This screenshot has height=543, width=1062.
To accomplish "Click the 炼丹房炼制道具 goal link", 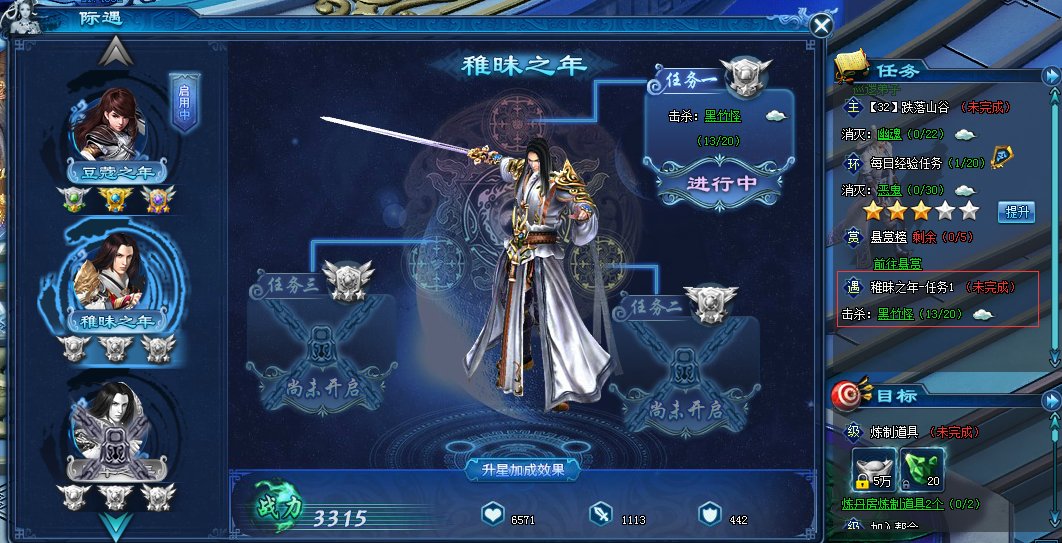I will (889, 504).
